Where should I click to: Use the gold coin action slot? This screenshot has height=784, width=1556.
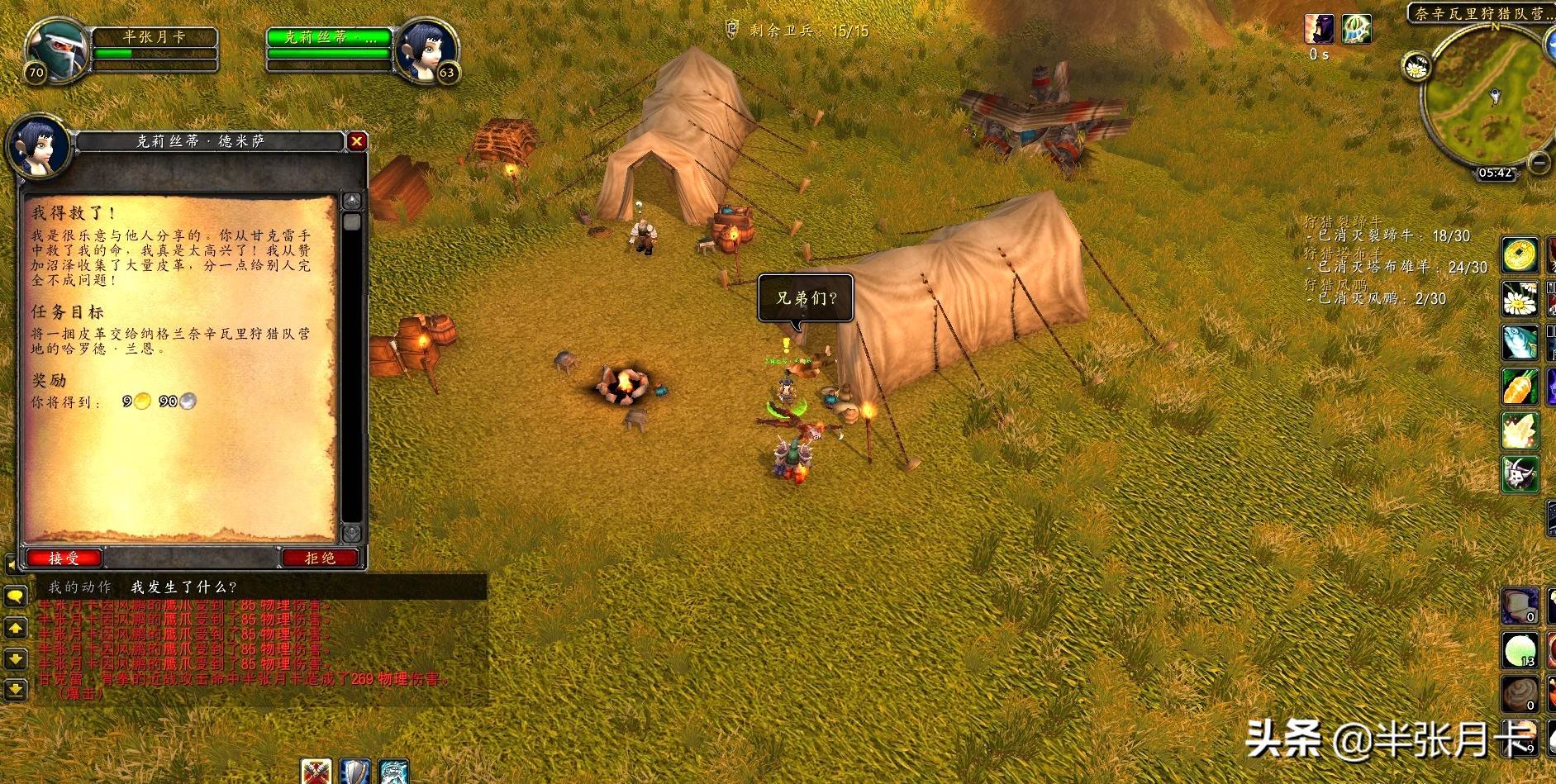click(x=1520, y=255)
